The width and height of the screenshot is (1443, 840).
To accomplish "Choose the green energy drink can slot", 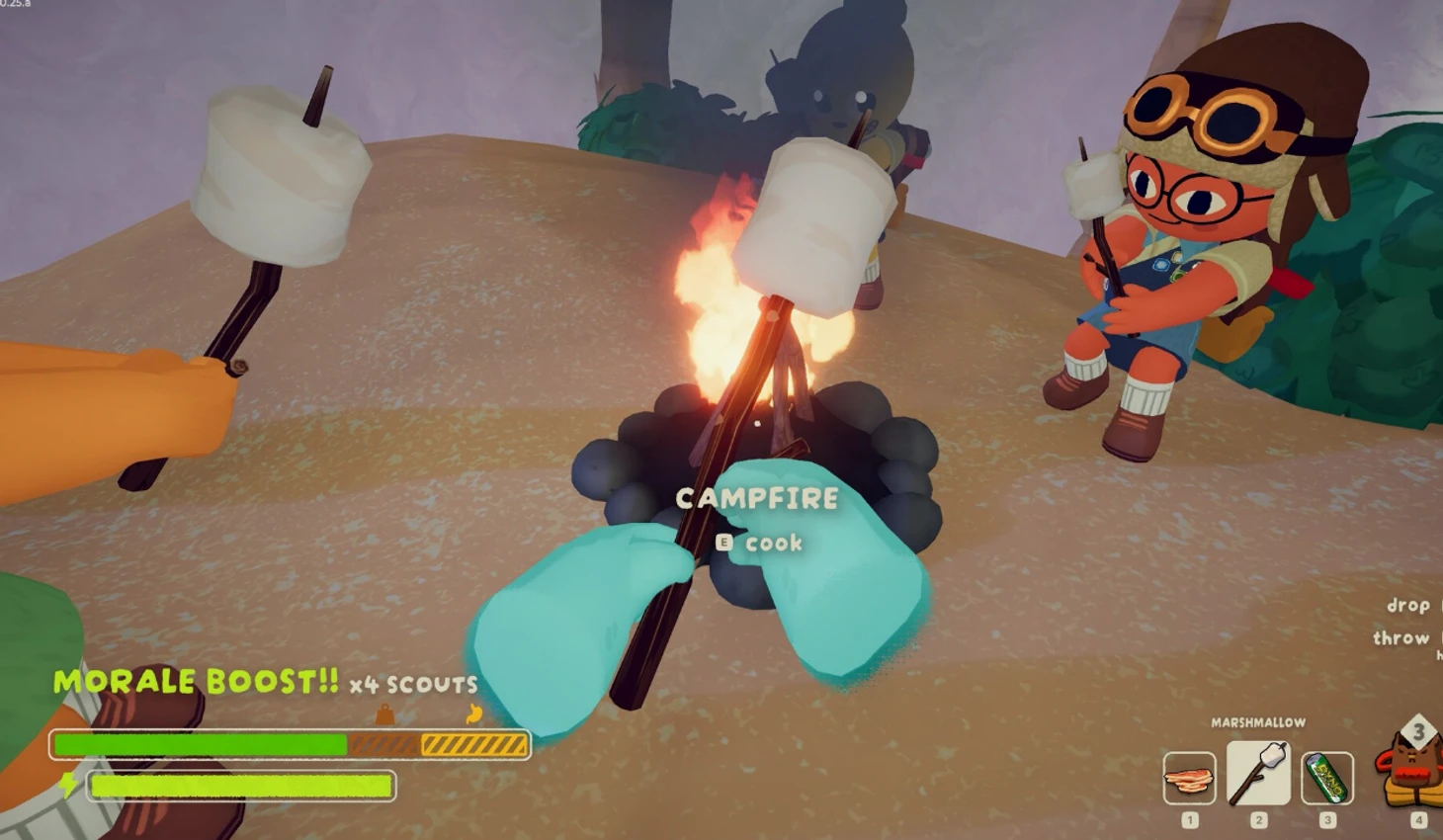I will point(1326,779).
